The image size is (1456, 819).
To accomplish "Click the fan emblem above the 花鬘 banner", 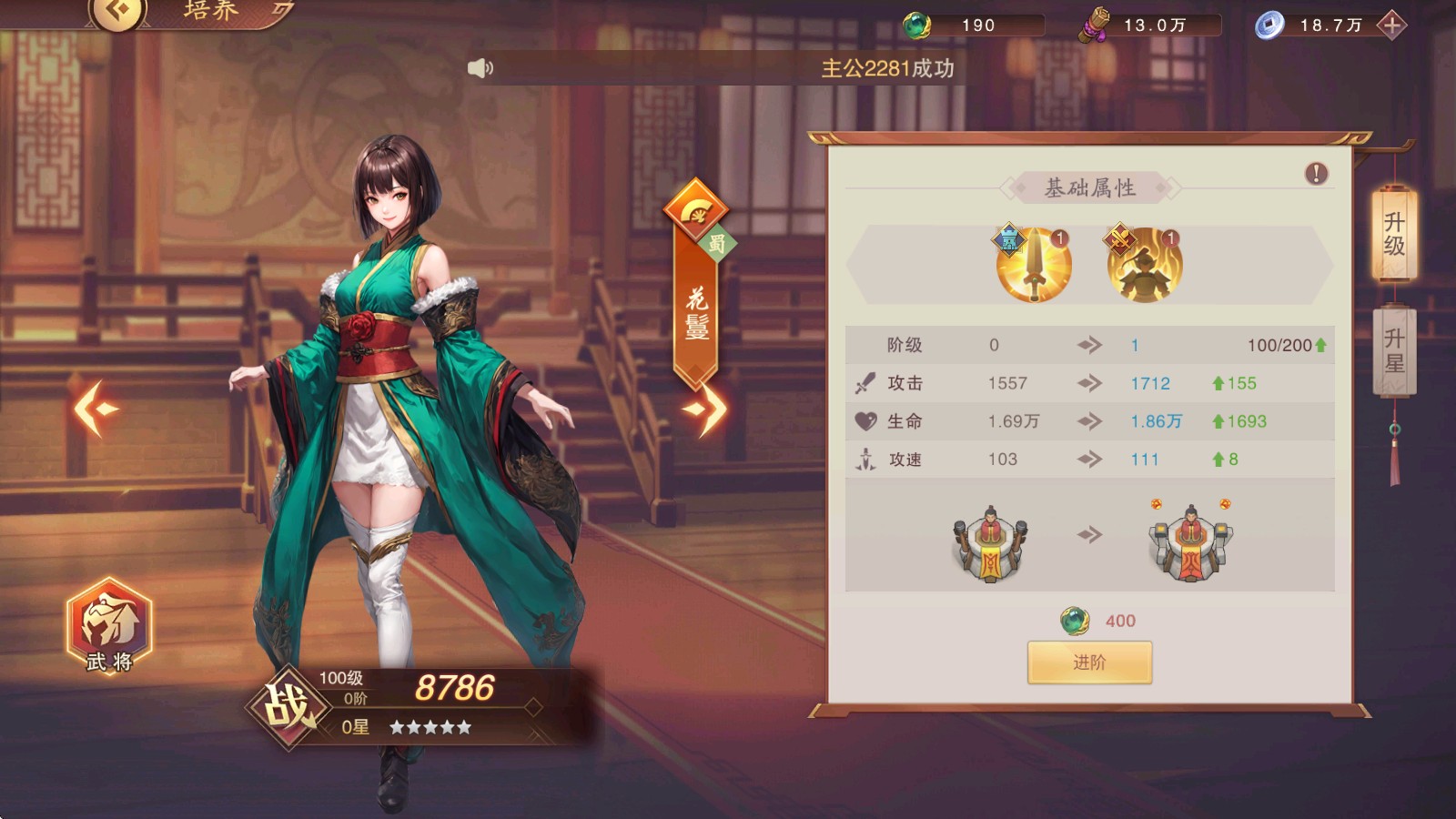I will click(693, 211).
